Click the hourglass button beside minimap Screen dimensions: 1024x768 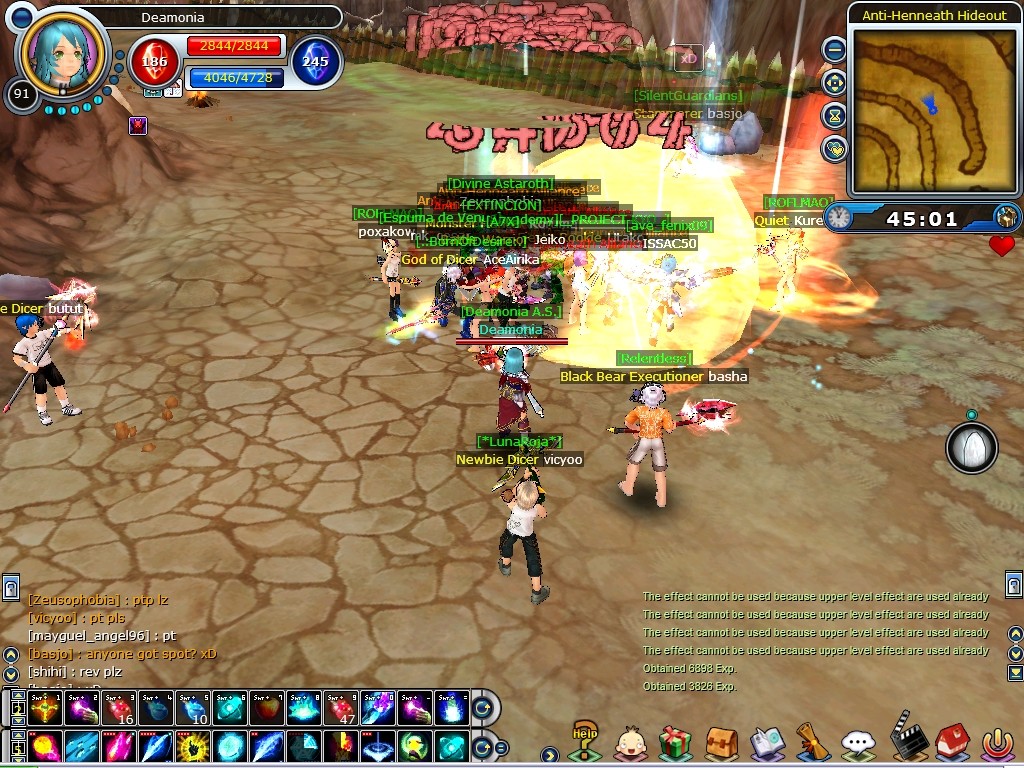[x=834, y=116]
